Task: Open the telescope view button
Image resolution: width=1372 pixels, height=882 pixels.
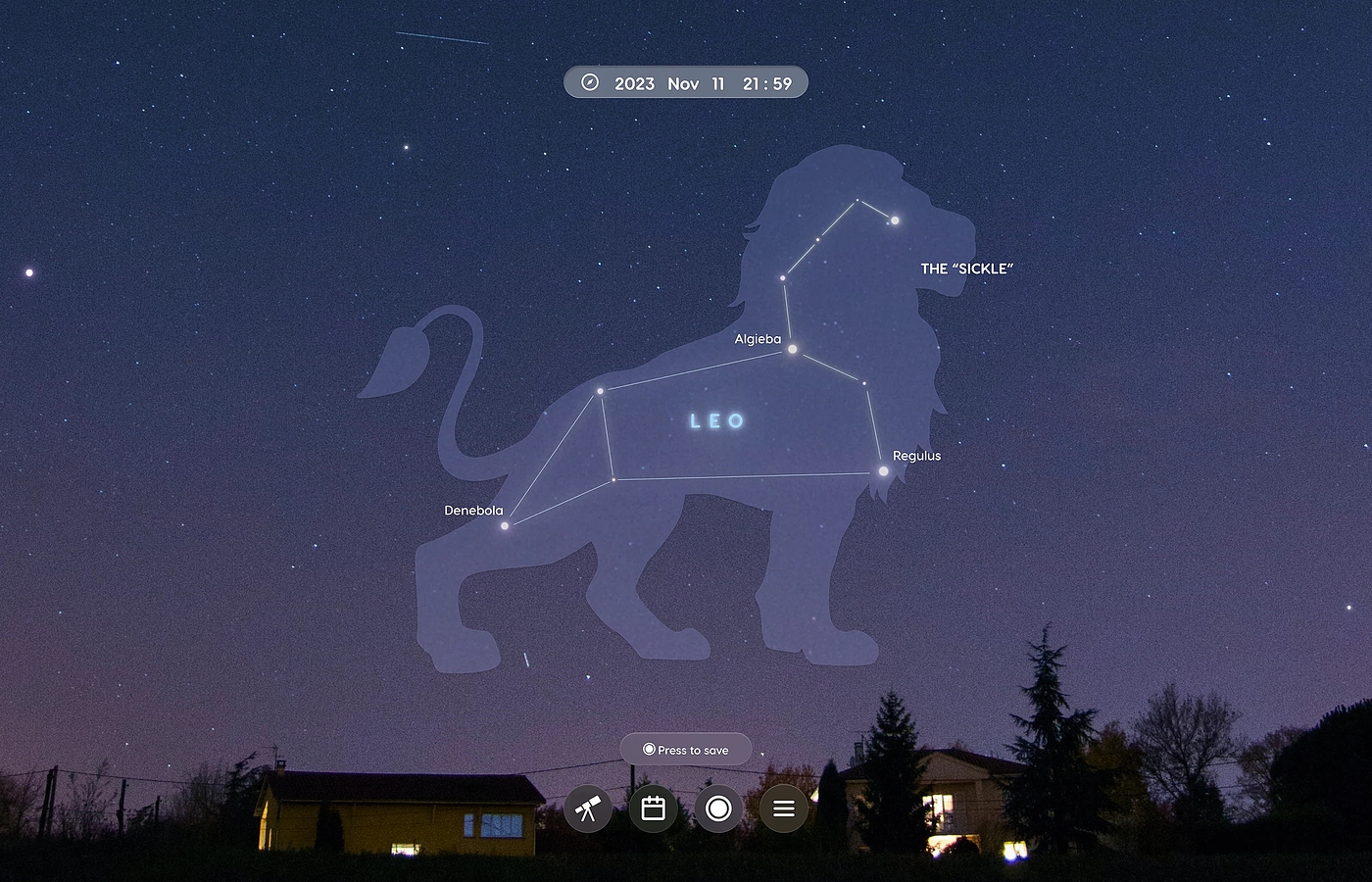Action: pos(588,808)
